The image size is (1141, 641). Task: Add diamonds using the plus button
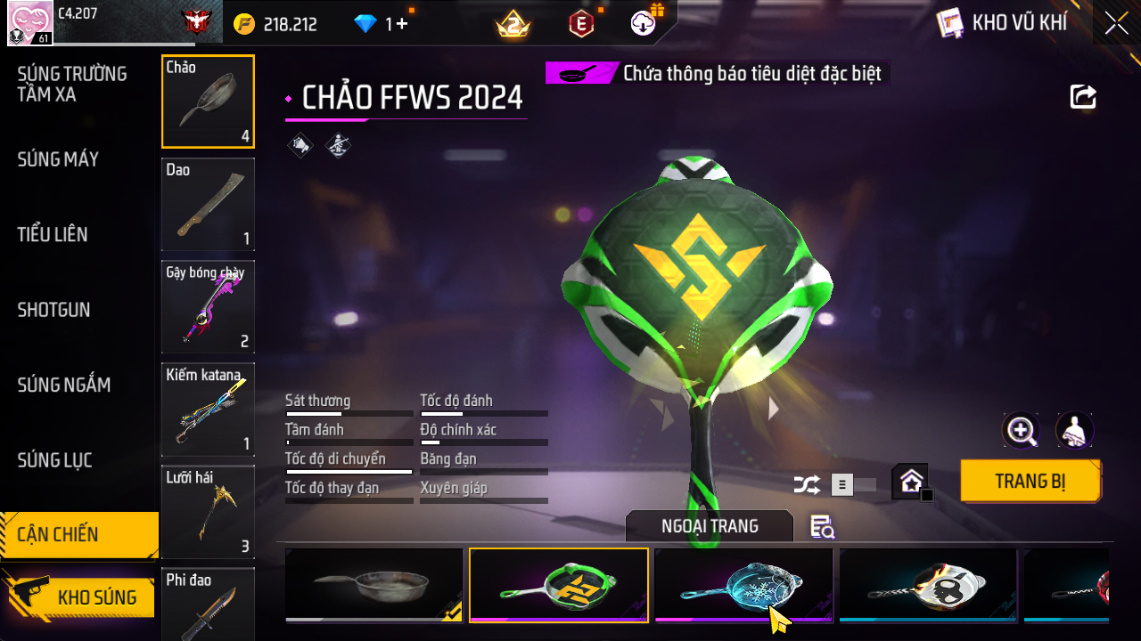tap(402, 24)
